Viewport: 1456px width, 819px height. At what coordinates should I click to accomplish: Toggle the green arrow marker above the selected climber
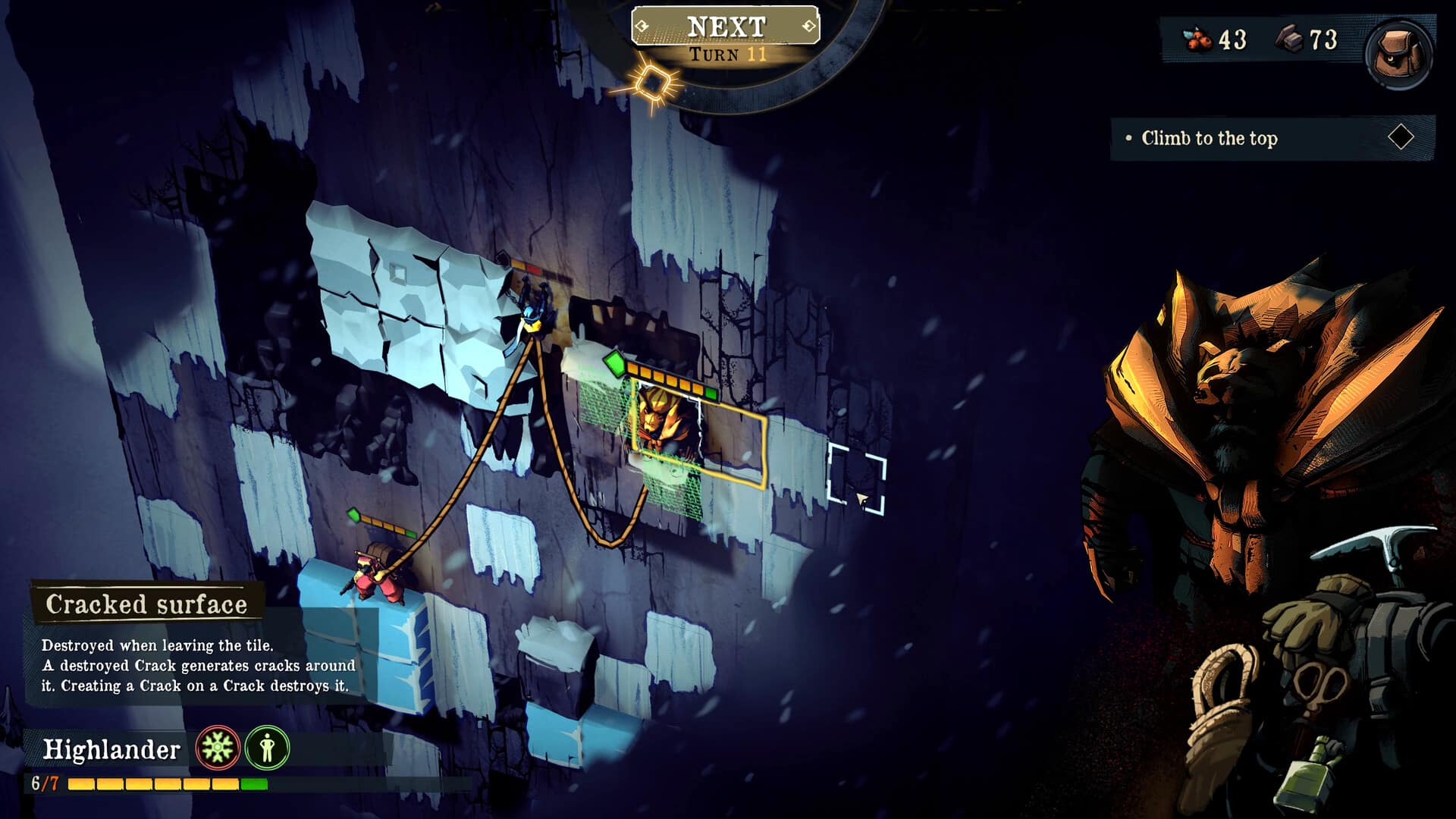[616, 364]
